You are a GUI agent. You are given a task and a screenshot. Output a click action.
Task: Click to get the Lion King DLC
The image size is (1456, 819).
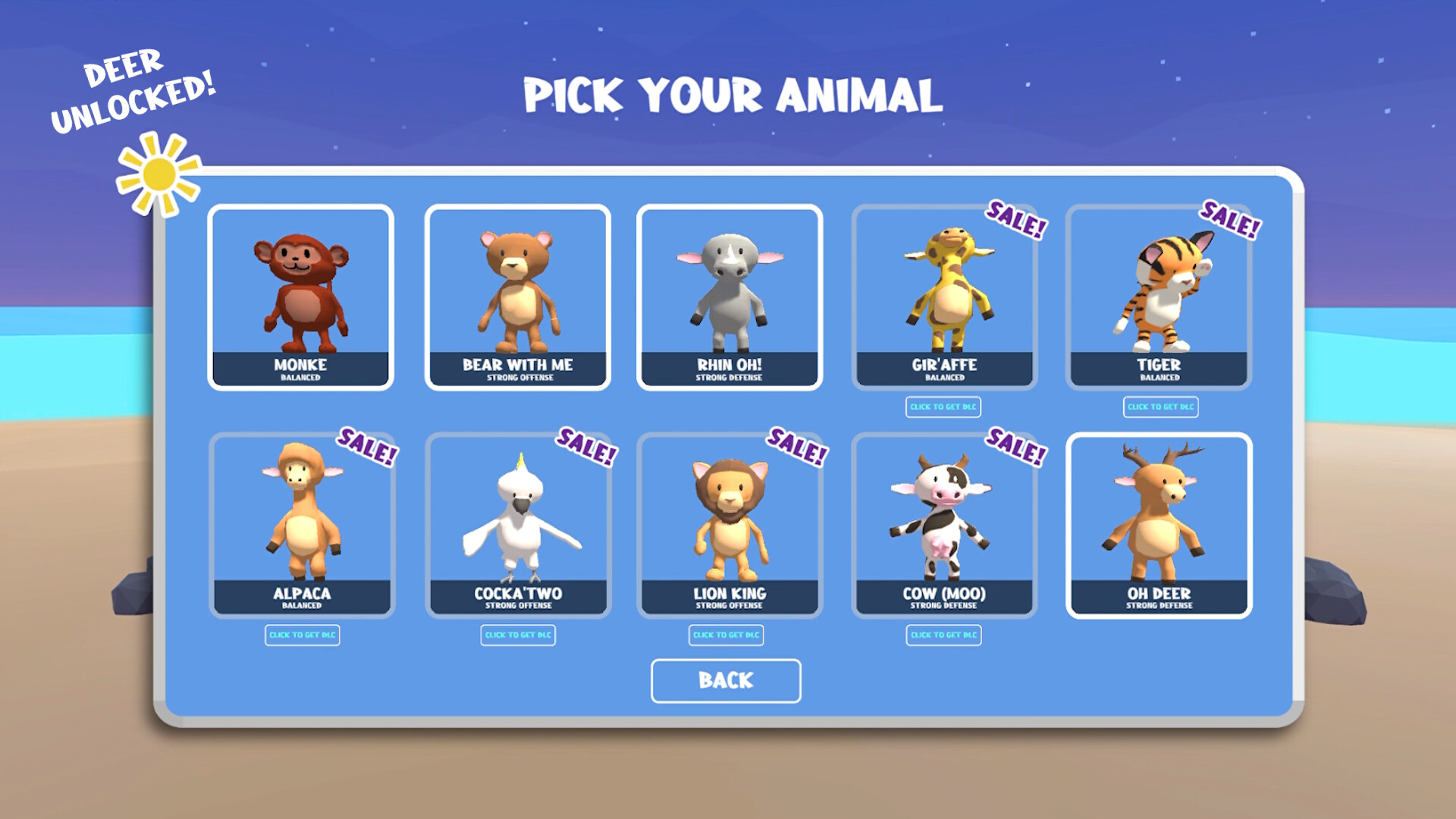726,635
